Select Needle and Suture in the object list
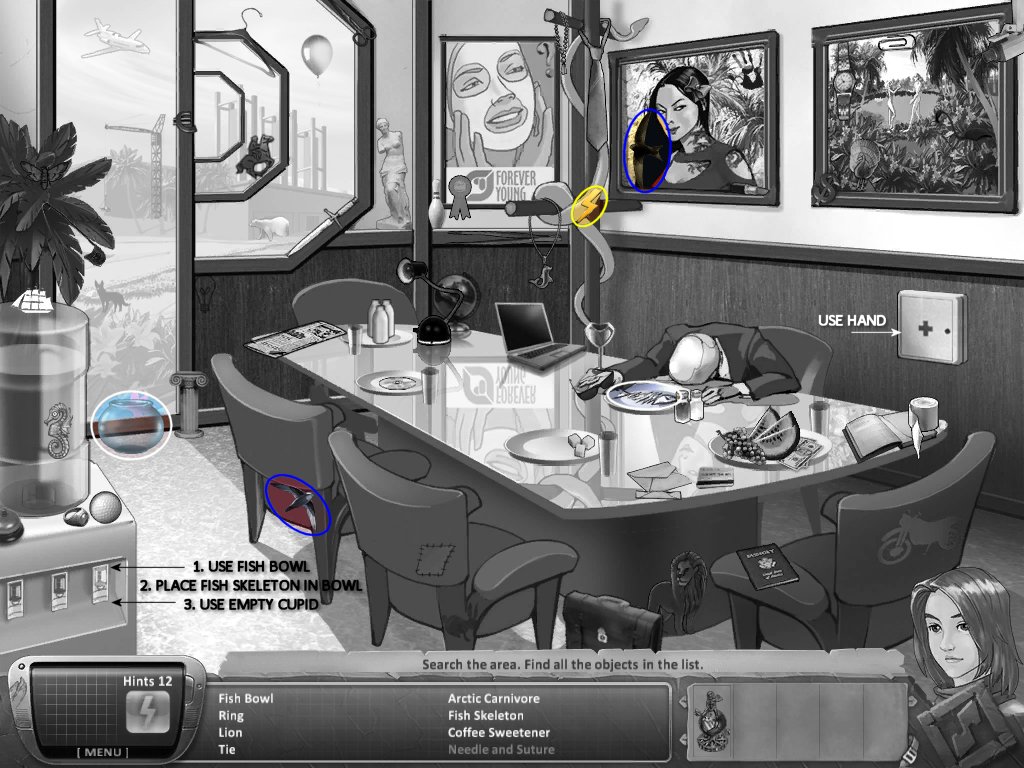The height and width of the screenshot is (768, 1024). pyautogui.click(x=500, y=750)
